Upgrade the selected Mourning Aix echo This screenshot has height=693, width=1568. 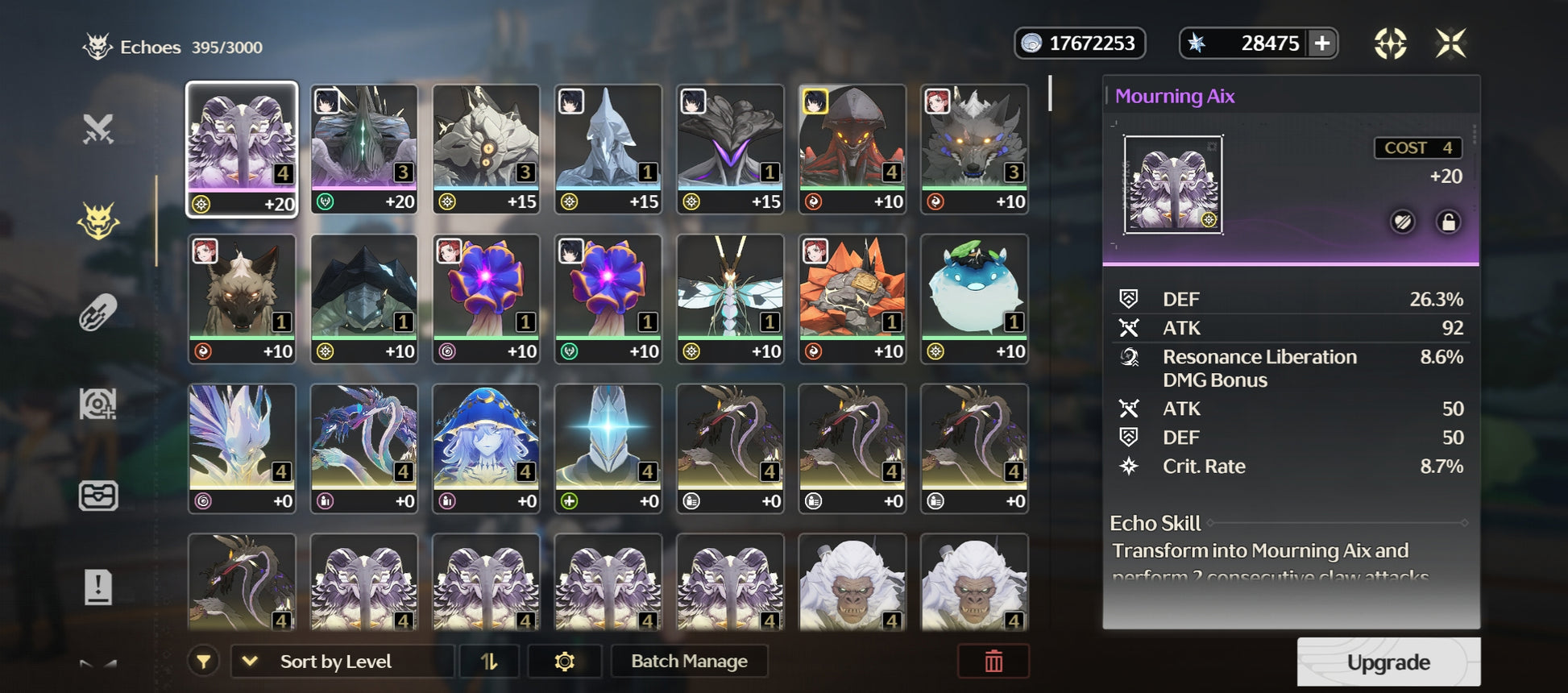click(x=1388, y=662)
